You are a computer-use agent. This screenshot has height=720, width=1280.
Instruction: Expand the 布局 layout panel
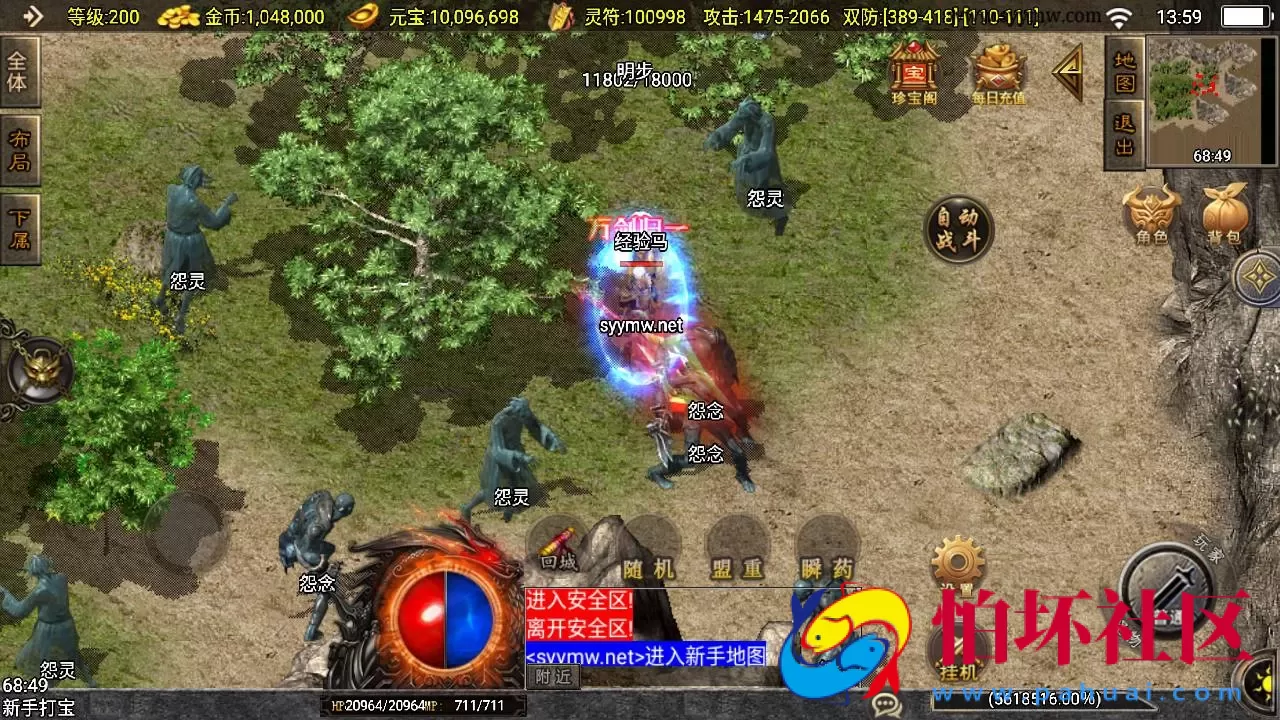(x=22, y=149)
